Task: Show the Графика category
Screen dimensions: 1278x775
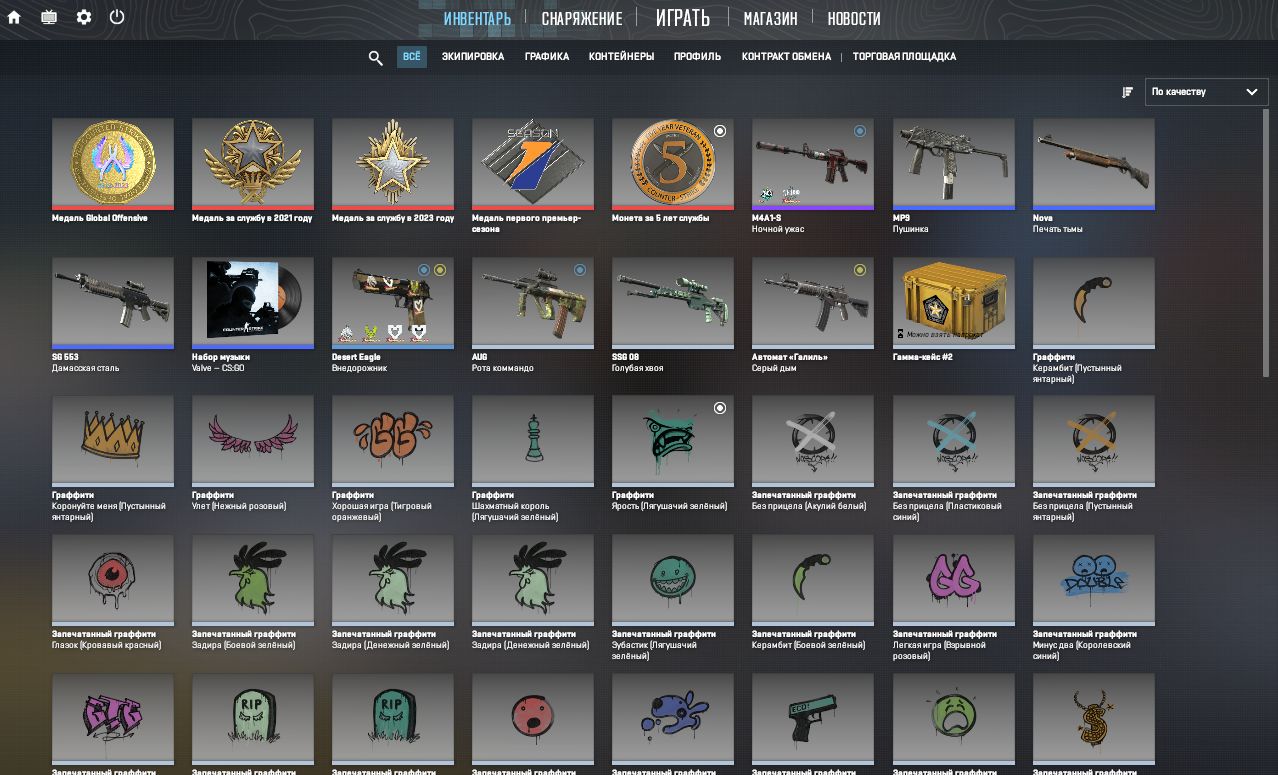Action: point(547,57)
